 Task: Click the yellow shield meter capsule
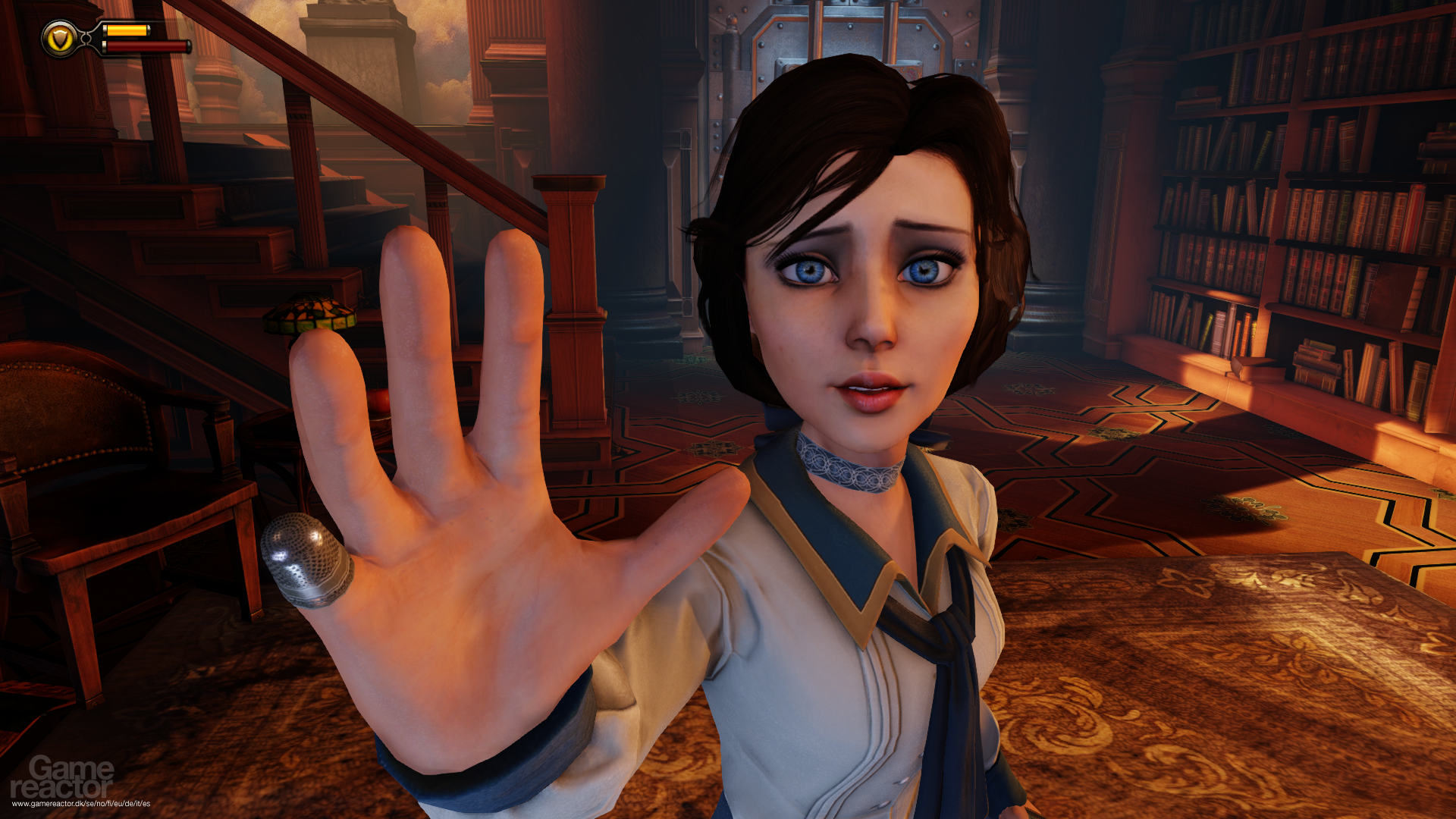tap(125, 30)
